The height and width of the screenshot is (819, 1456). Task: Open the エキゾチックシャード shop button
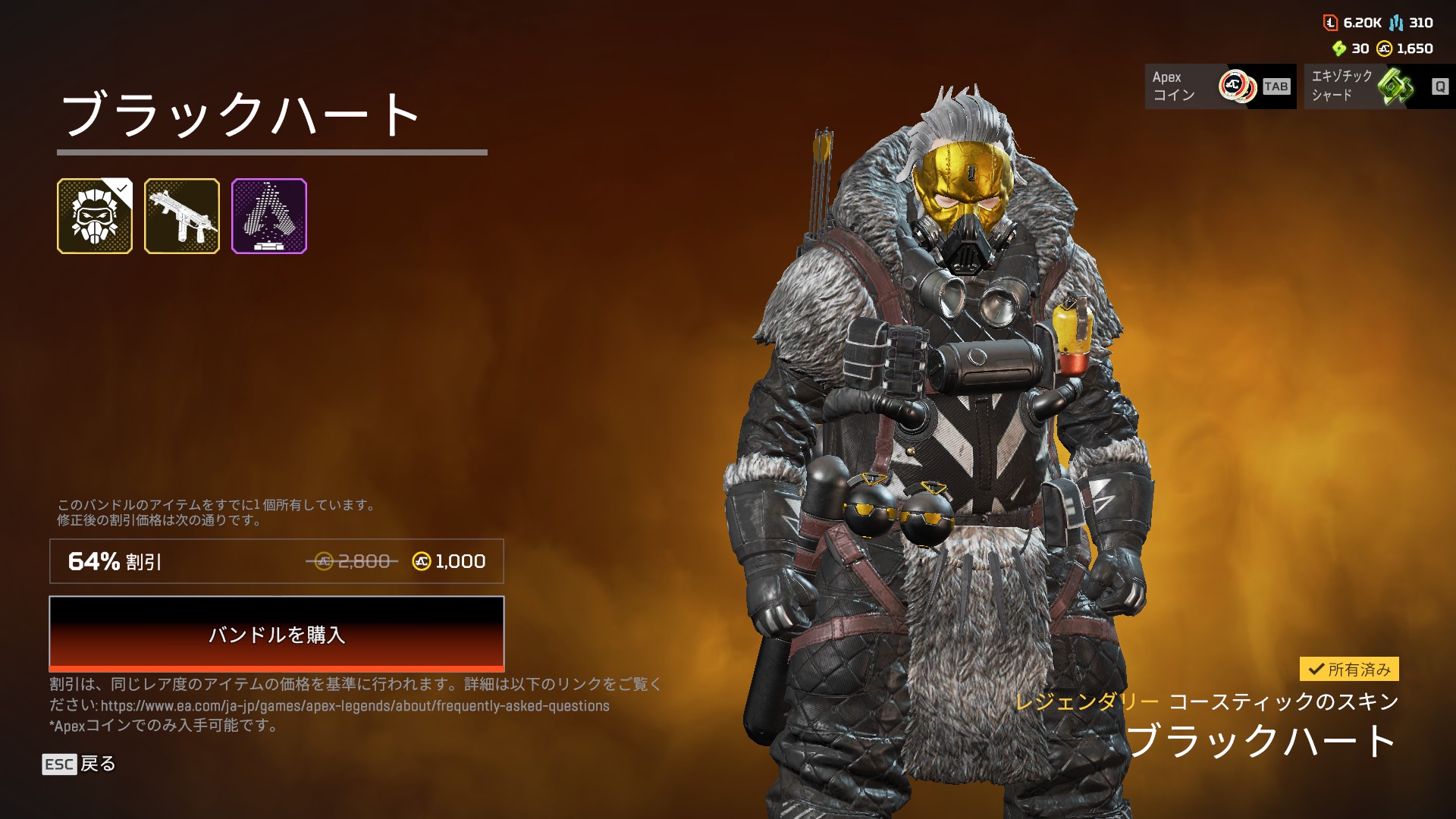[1379, 86]
